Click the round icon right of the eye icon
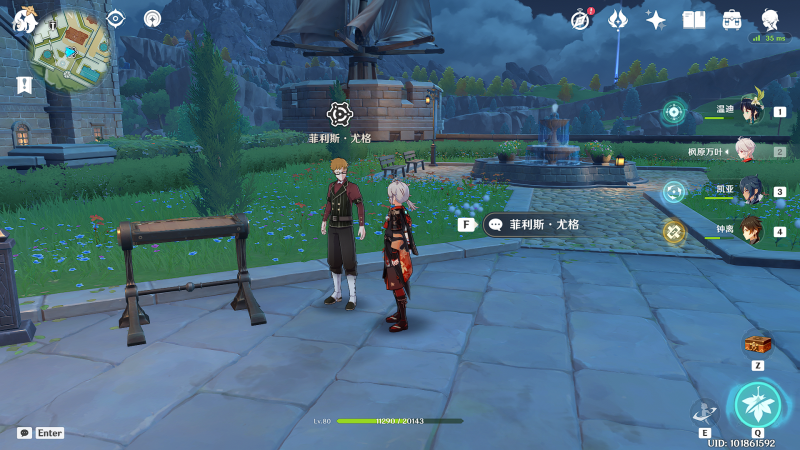800x450 pixels. (x=152, y=18)
